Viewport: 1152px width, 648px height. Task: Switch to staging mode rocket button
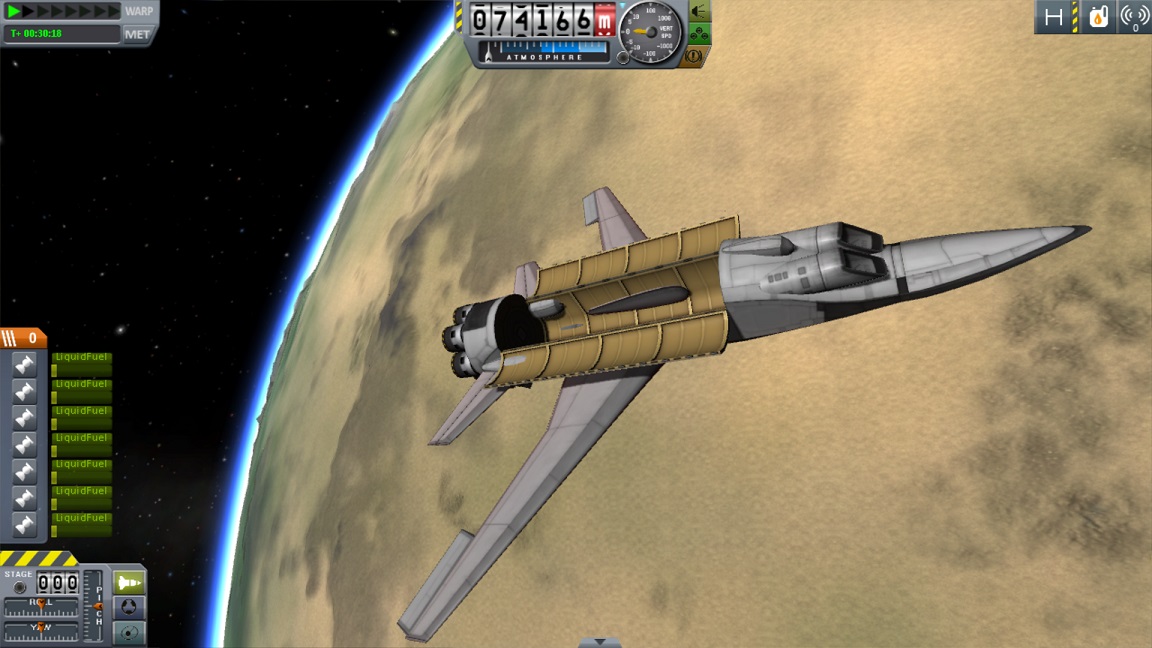[129, 582]
